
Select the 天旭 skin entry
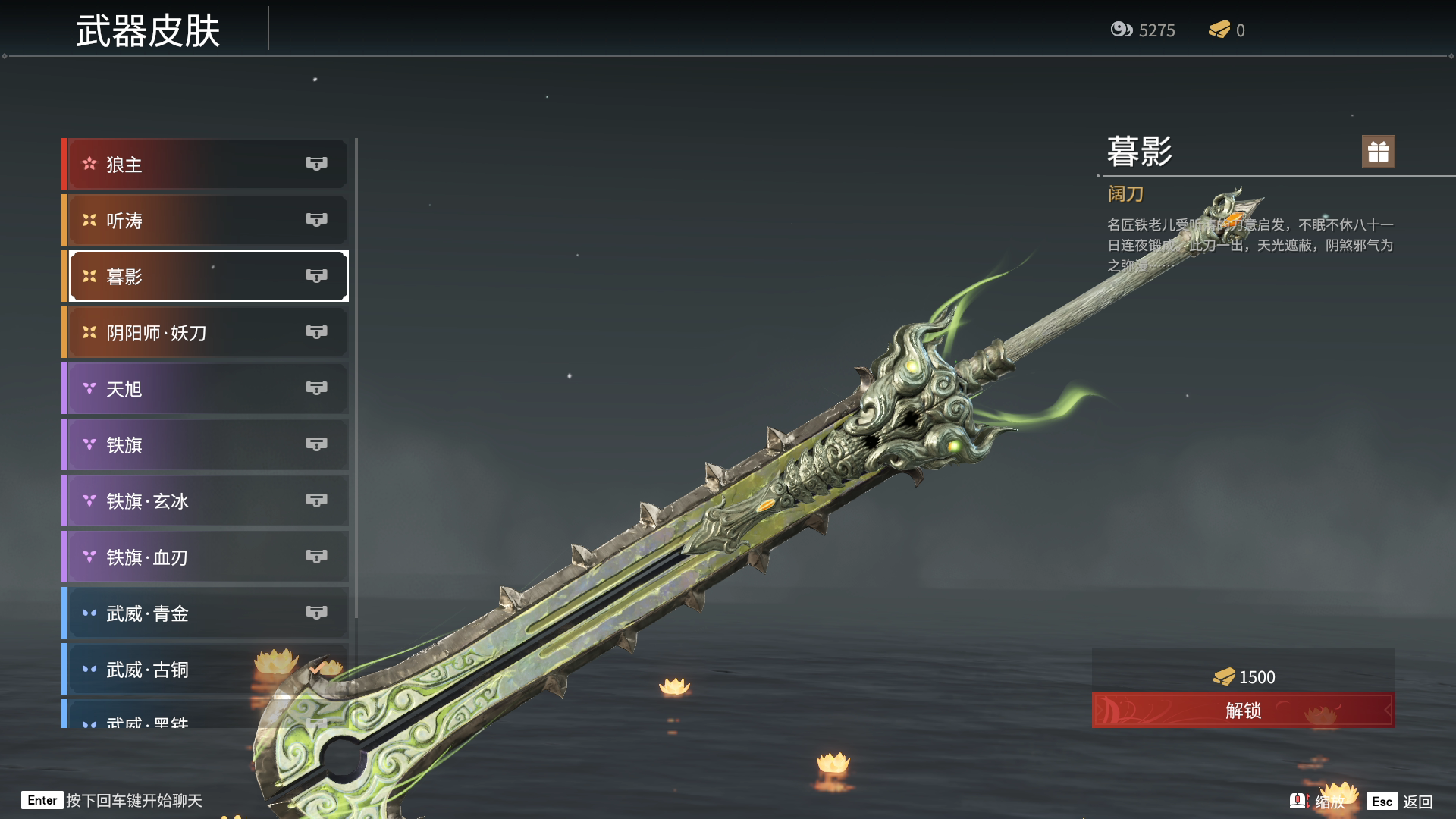tap(205, 388)
